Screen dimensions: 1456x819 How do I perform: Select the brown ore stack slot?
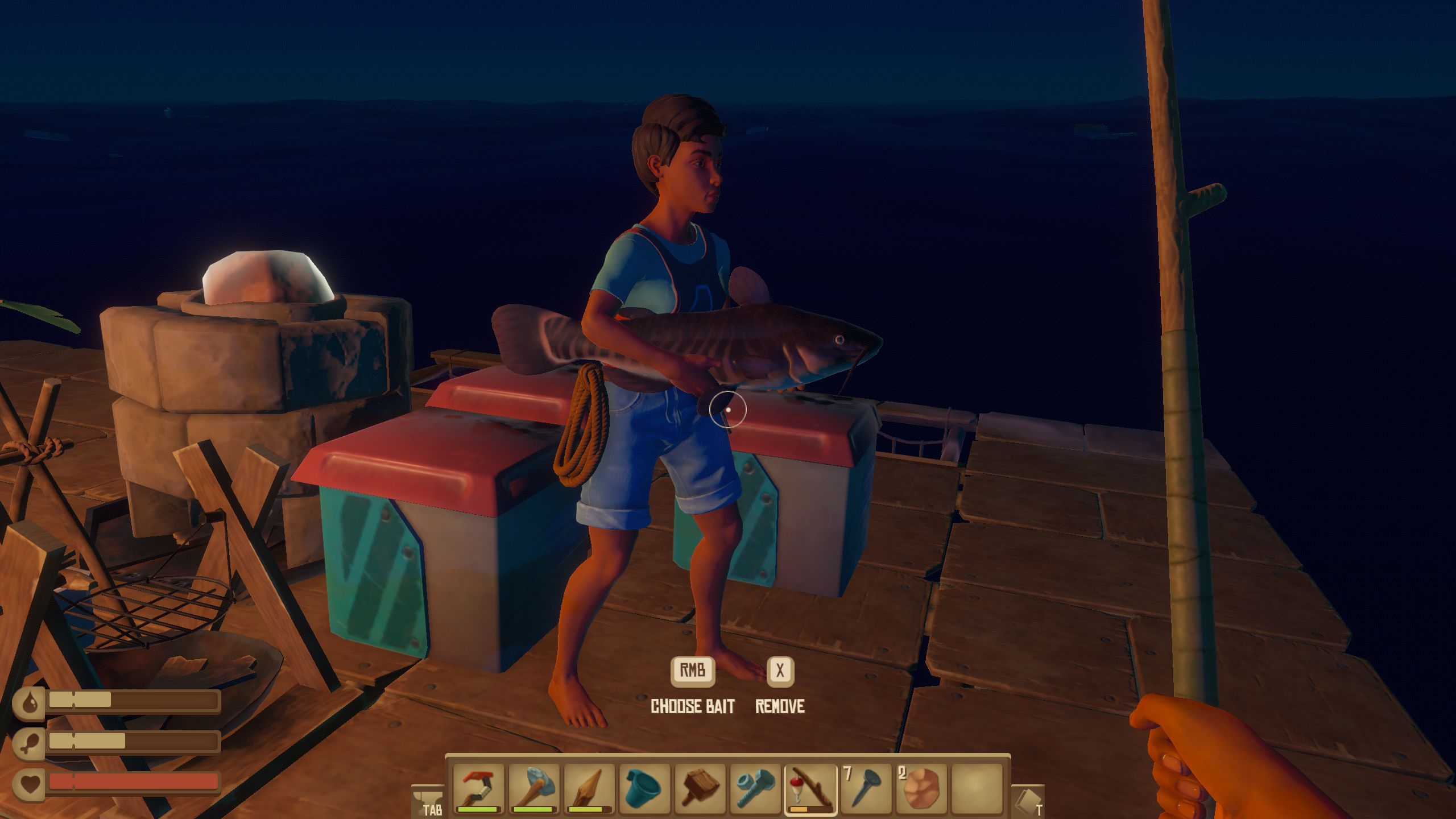tap(920, 789)
